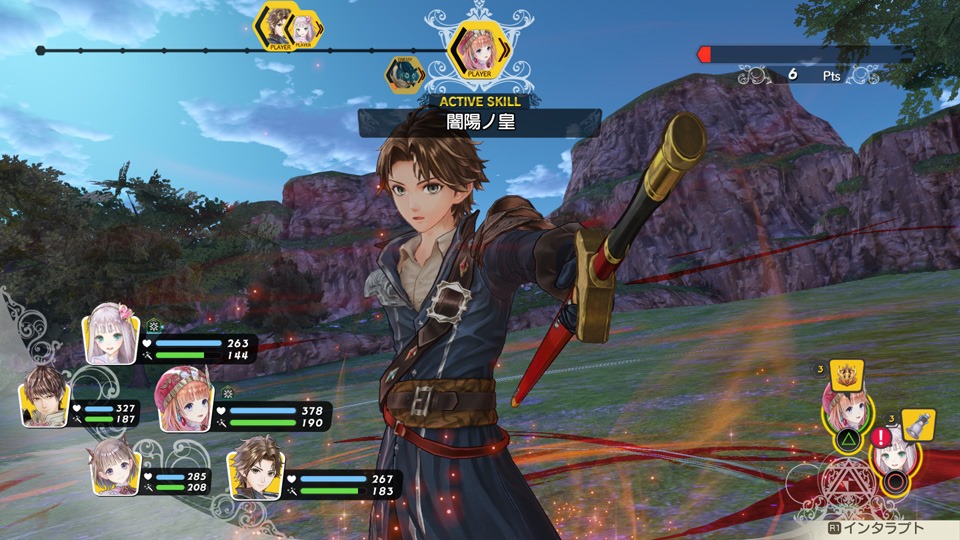Use the silver bell item icon
The image size is (960, 540).
(918, 424)
